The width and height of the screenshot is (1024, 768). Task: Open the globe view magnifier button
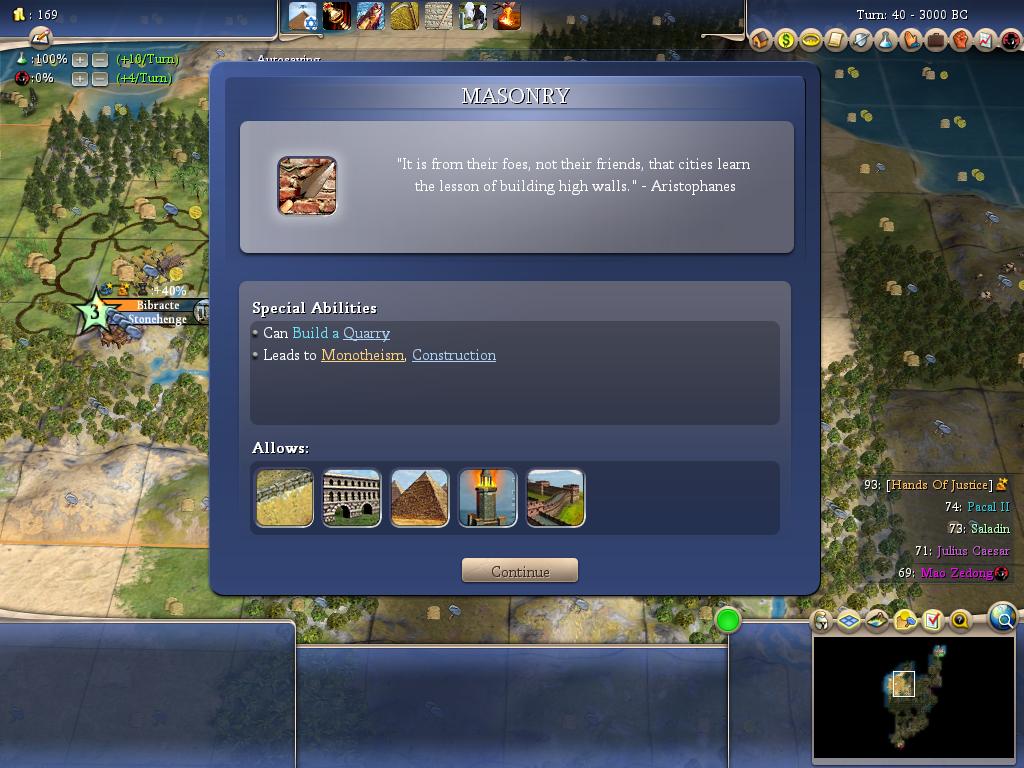pos(1003,617)
